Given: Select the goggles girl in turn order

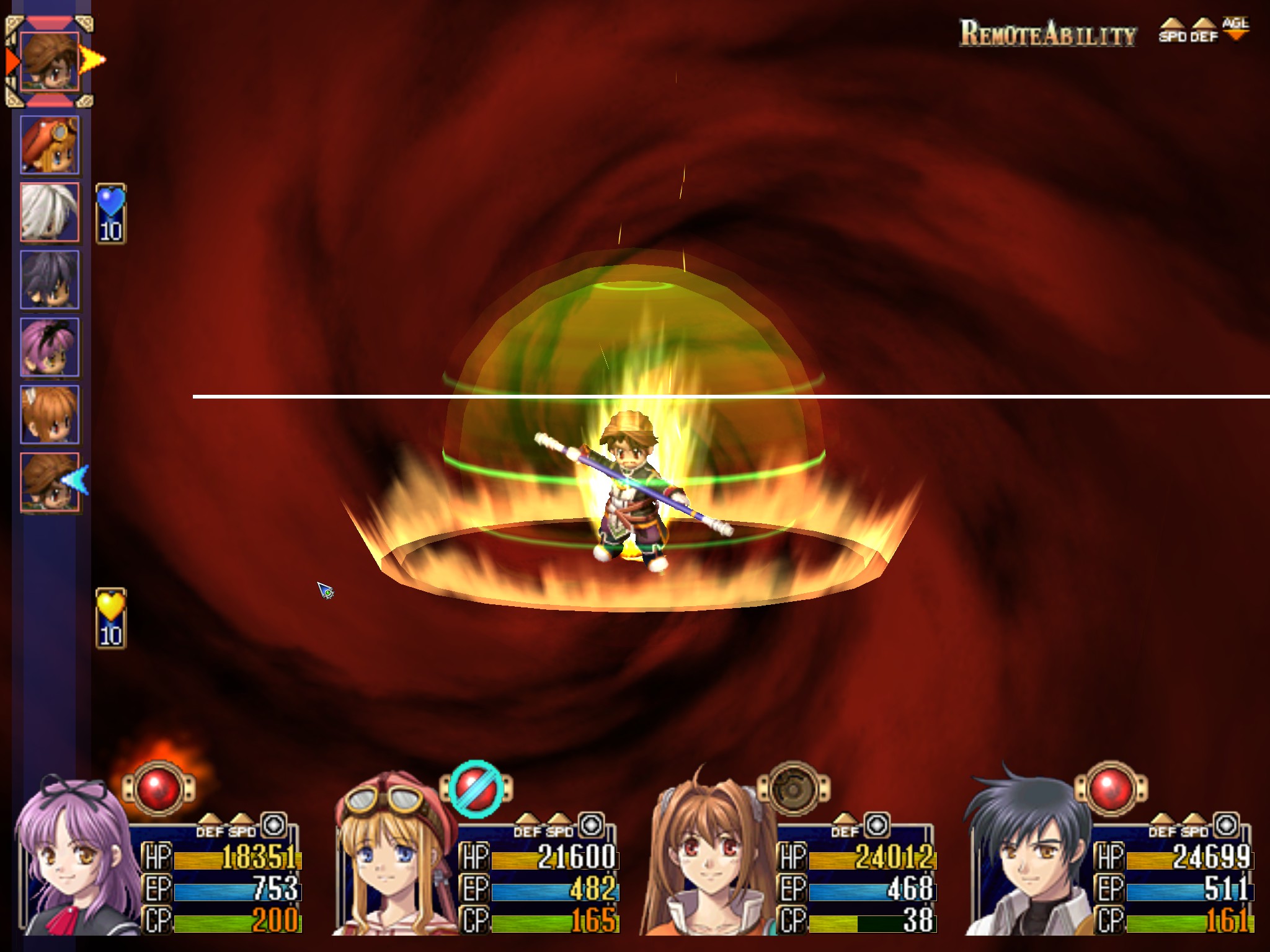Looking at the screenshot, I should click(x=50, y=145).
